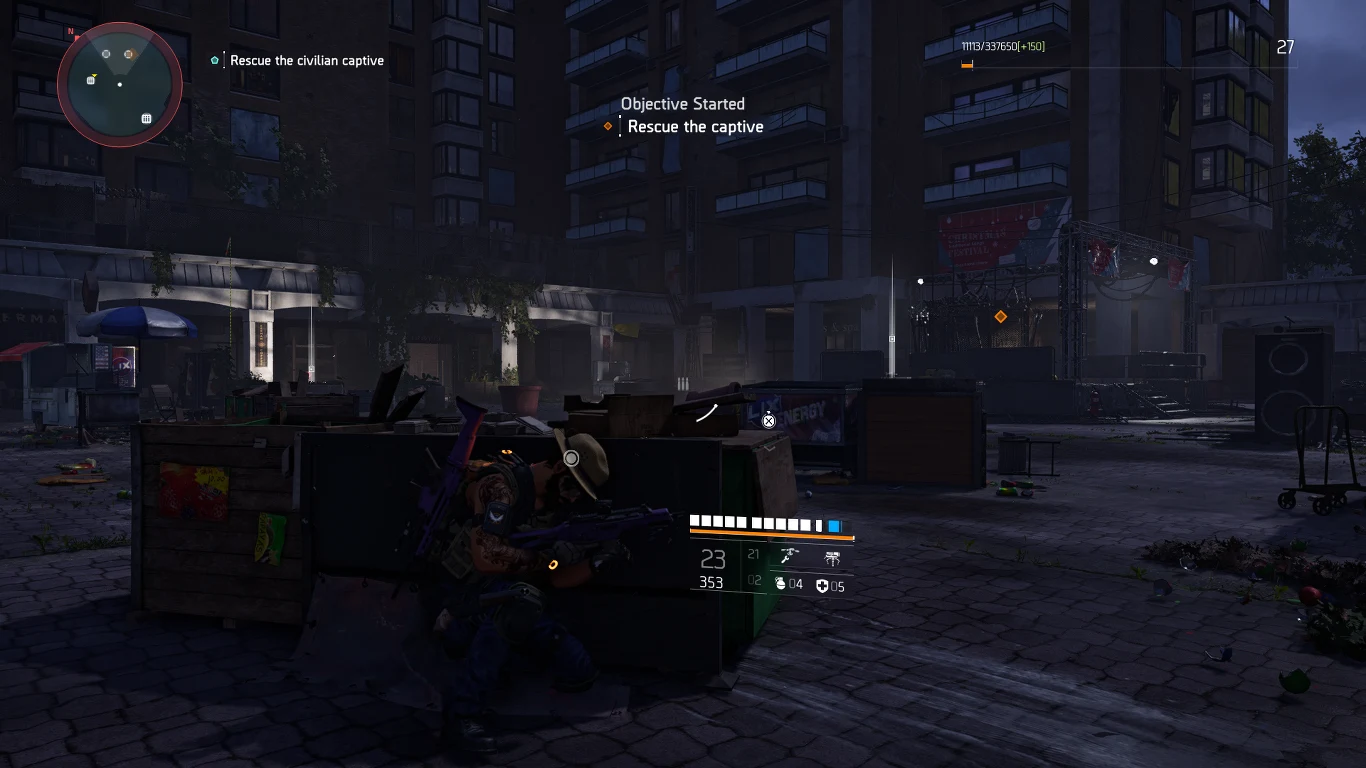The height and width of the screenshot is (768, 1366).
Task: Click the ammo counter displaying 23/353
Action: tap(712, 570)
